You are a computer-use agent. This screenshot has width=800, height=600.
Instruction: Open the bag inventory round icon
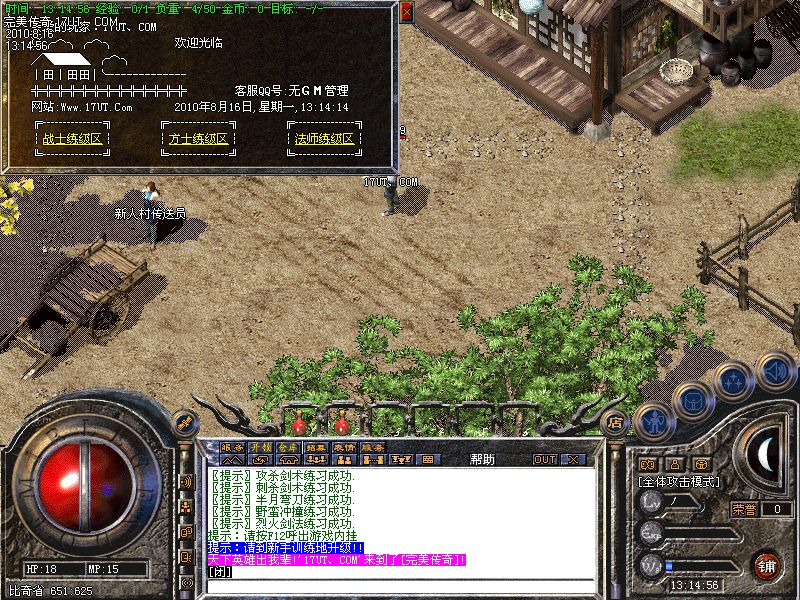pyautogui.click(x=693, y=401)
